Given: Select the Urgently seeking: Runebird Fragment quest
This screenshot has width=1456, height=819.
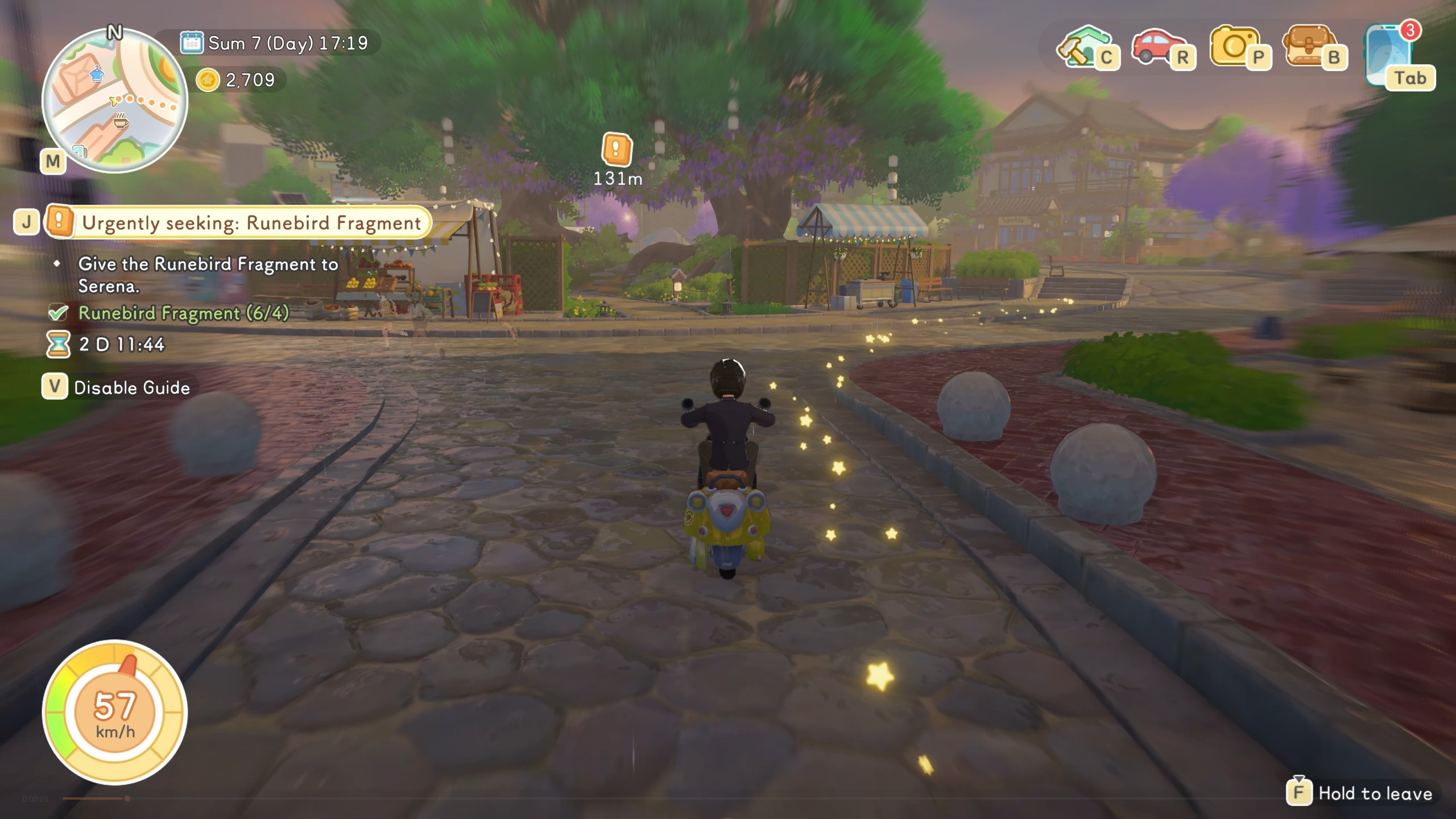Looking at the screenshot, I should [x=251, y=223].
